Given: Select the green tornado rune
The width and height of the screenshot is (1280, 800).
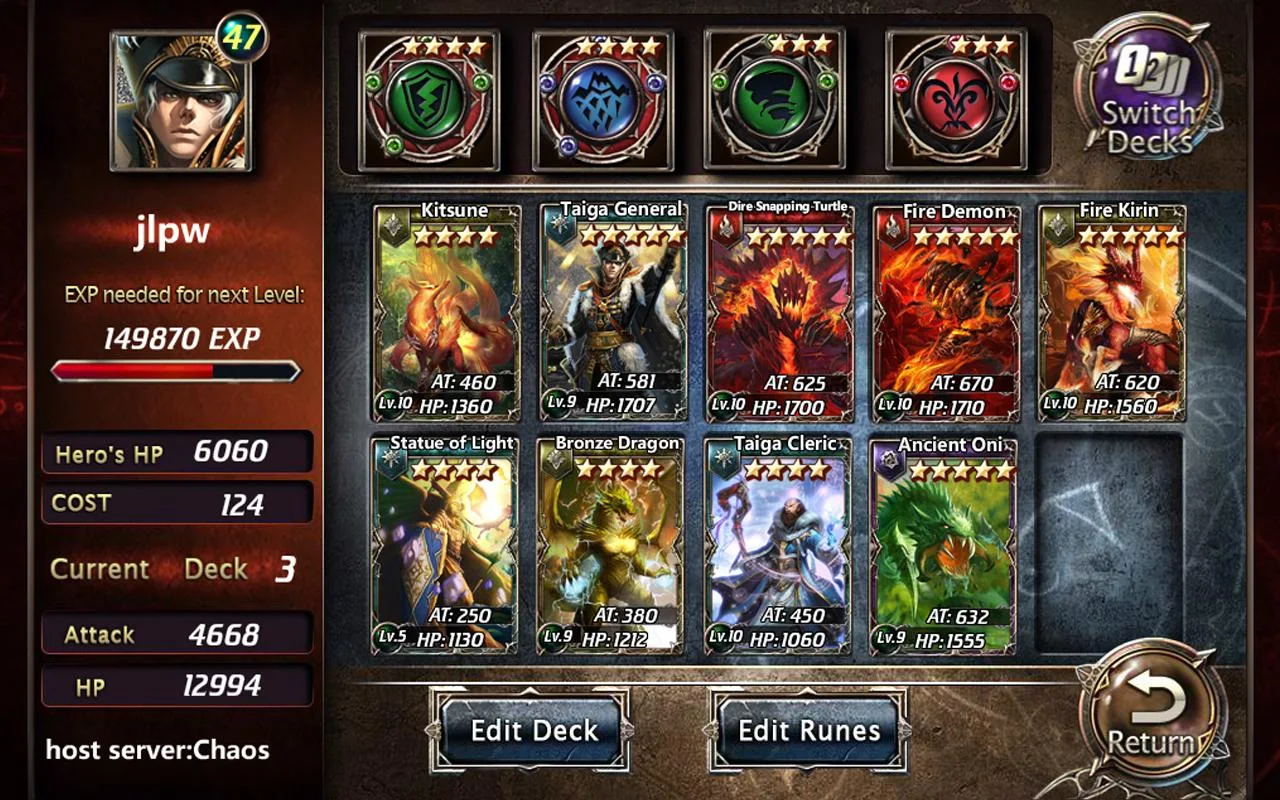Looking at the screenshot, I should [x=775, y=100].
